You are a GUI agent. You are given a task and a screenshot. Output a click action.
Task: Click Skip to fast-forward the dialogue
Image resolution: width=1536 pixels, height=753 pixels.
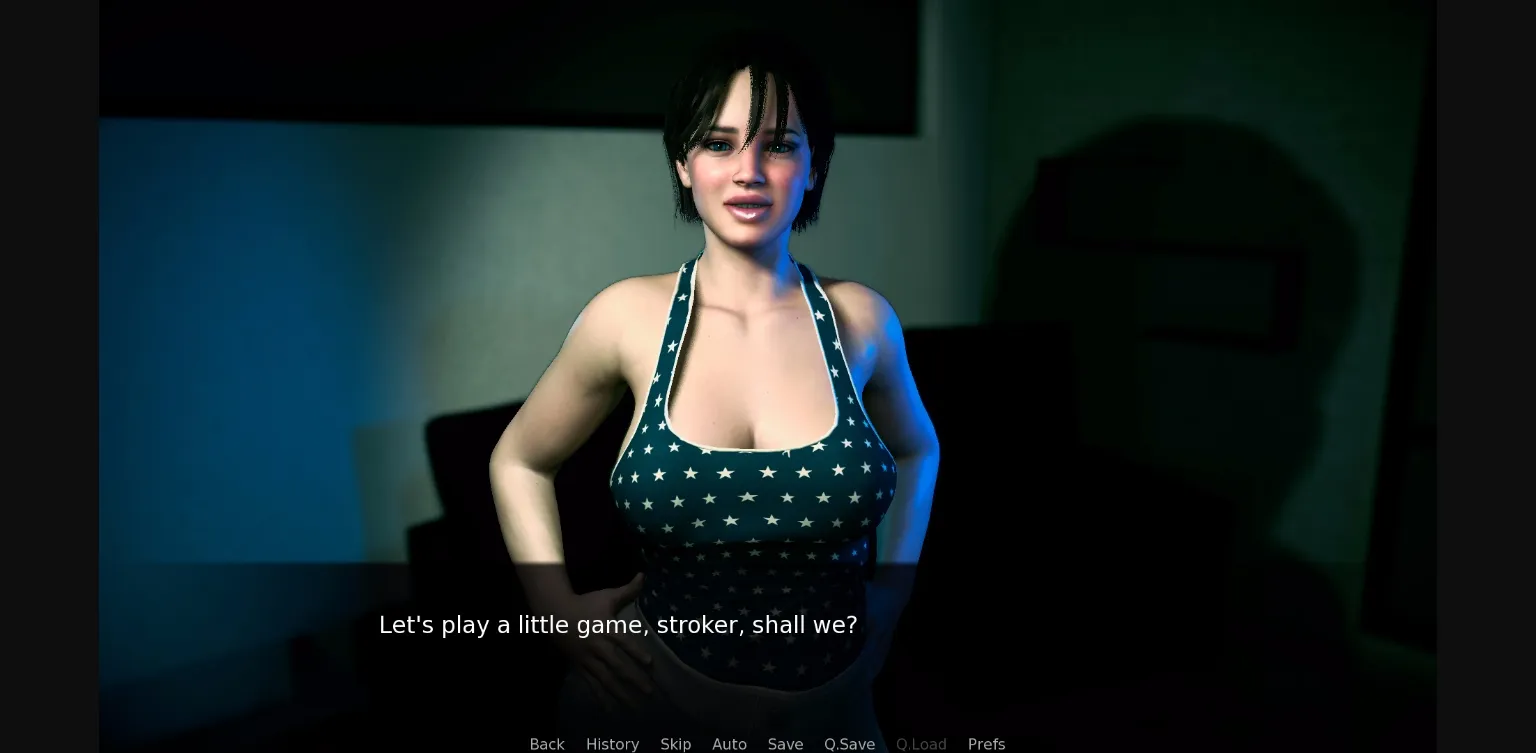coord(675,744)
